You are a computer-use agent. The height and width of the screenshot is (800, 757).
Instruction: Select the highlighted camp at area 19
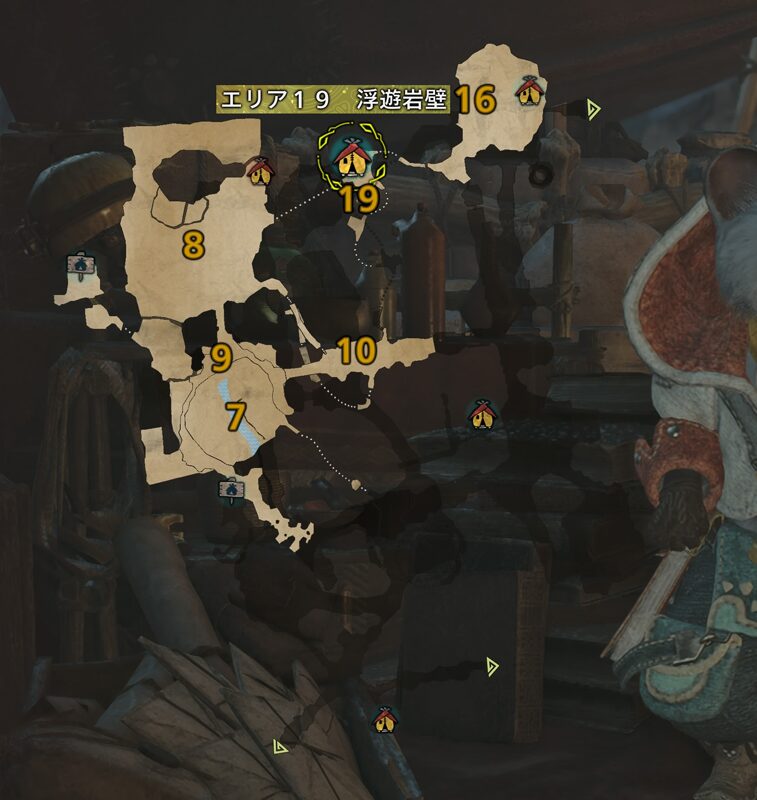[350, 156]
